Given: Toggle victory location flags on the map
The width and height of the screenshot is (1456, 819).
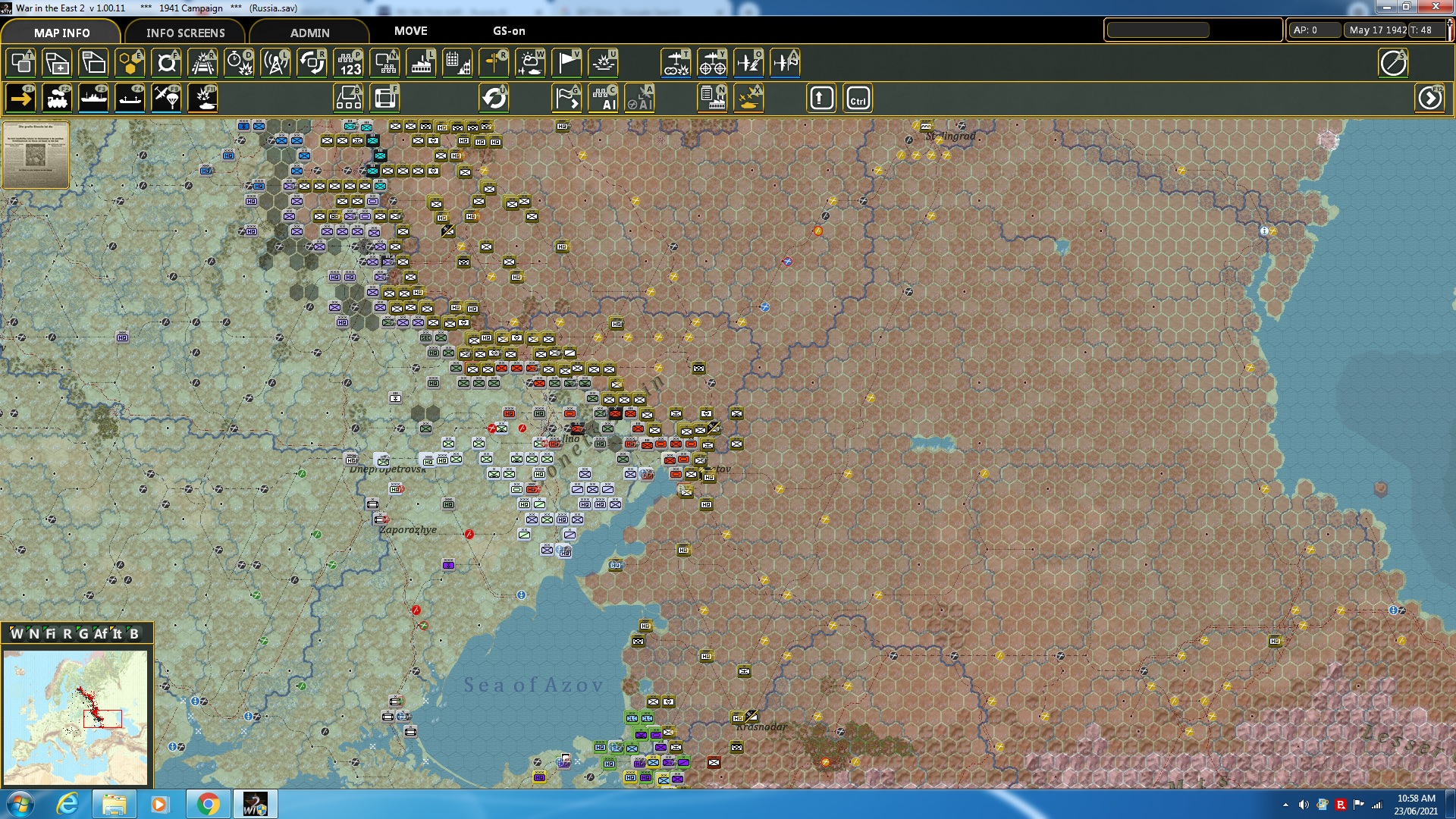Looking at the screenshot, I should [566, 63].
